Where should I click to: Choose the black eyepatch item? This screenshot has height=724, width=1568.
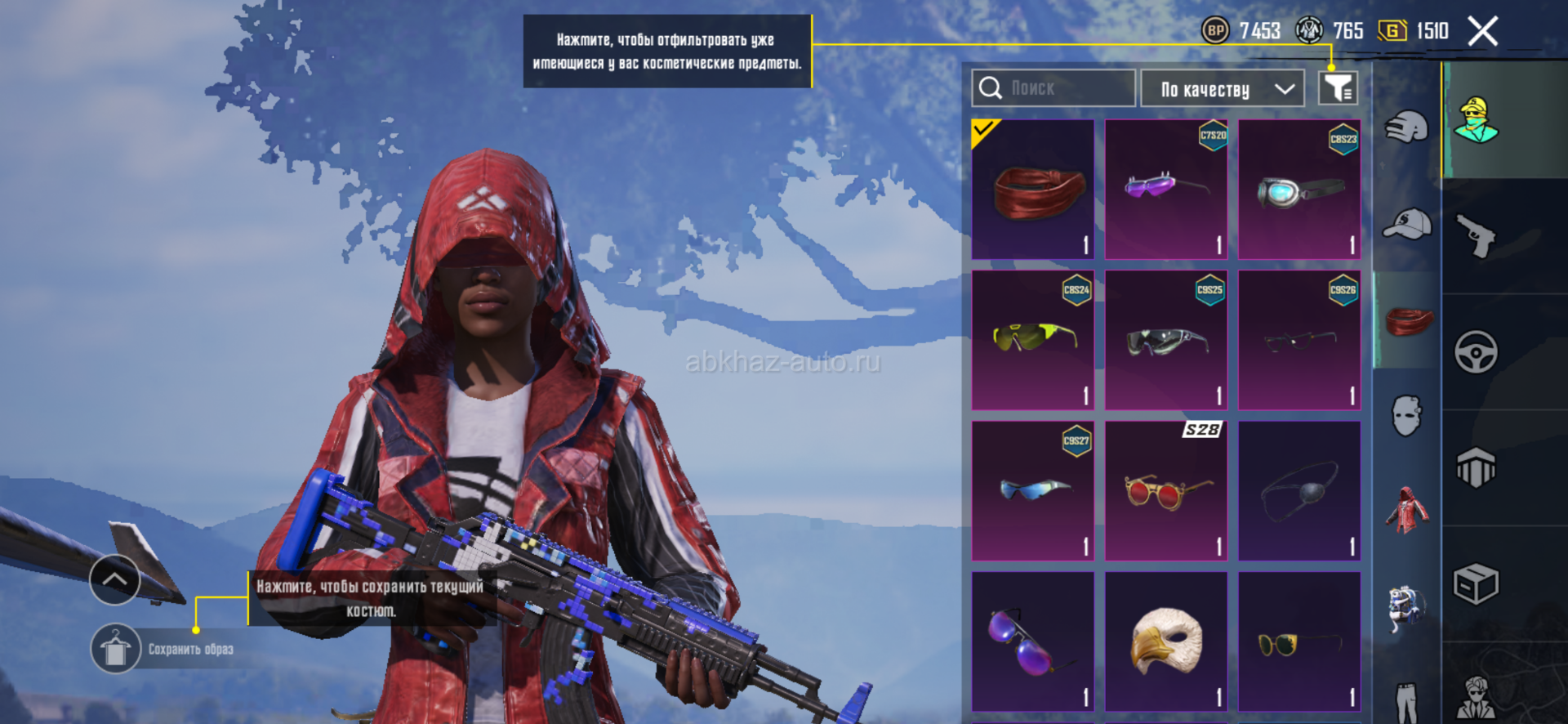[1299, 491]
